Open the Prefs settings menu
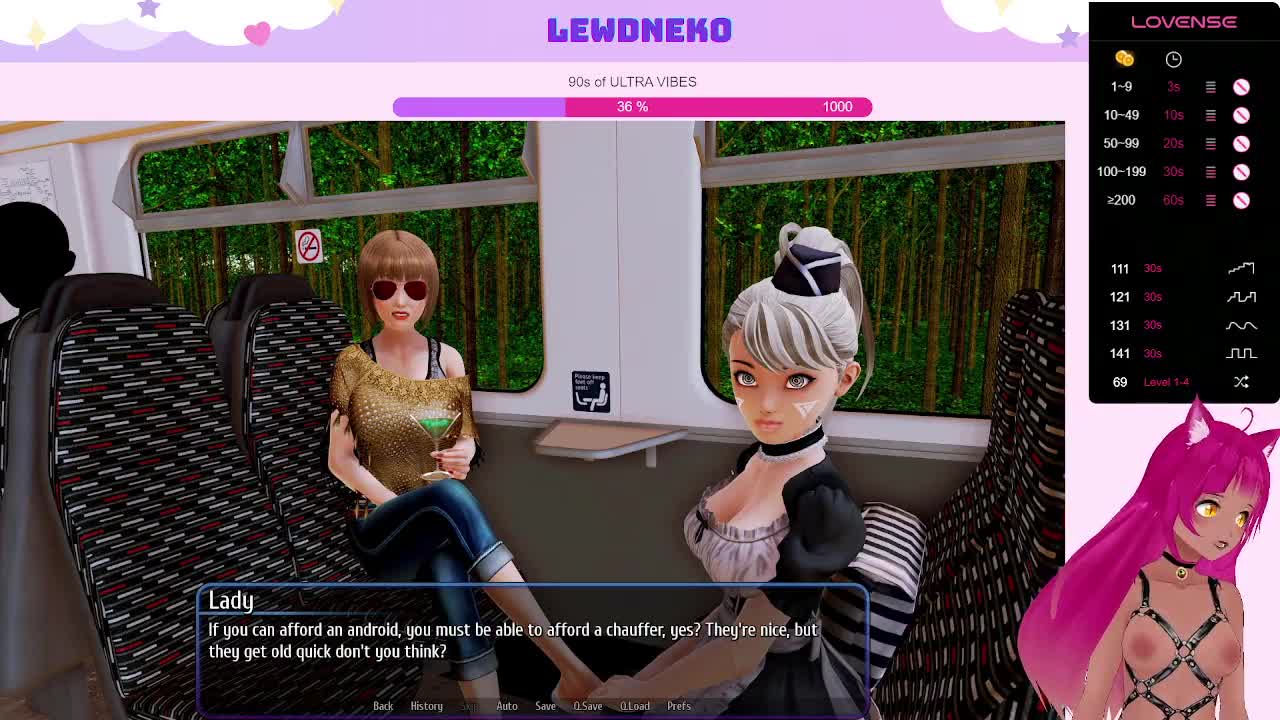Viewport: 1280px width, 720px height. 679,706
